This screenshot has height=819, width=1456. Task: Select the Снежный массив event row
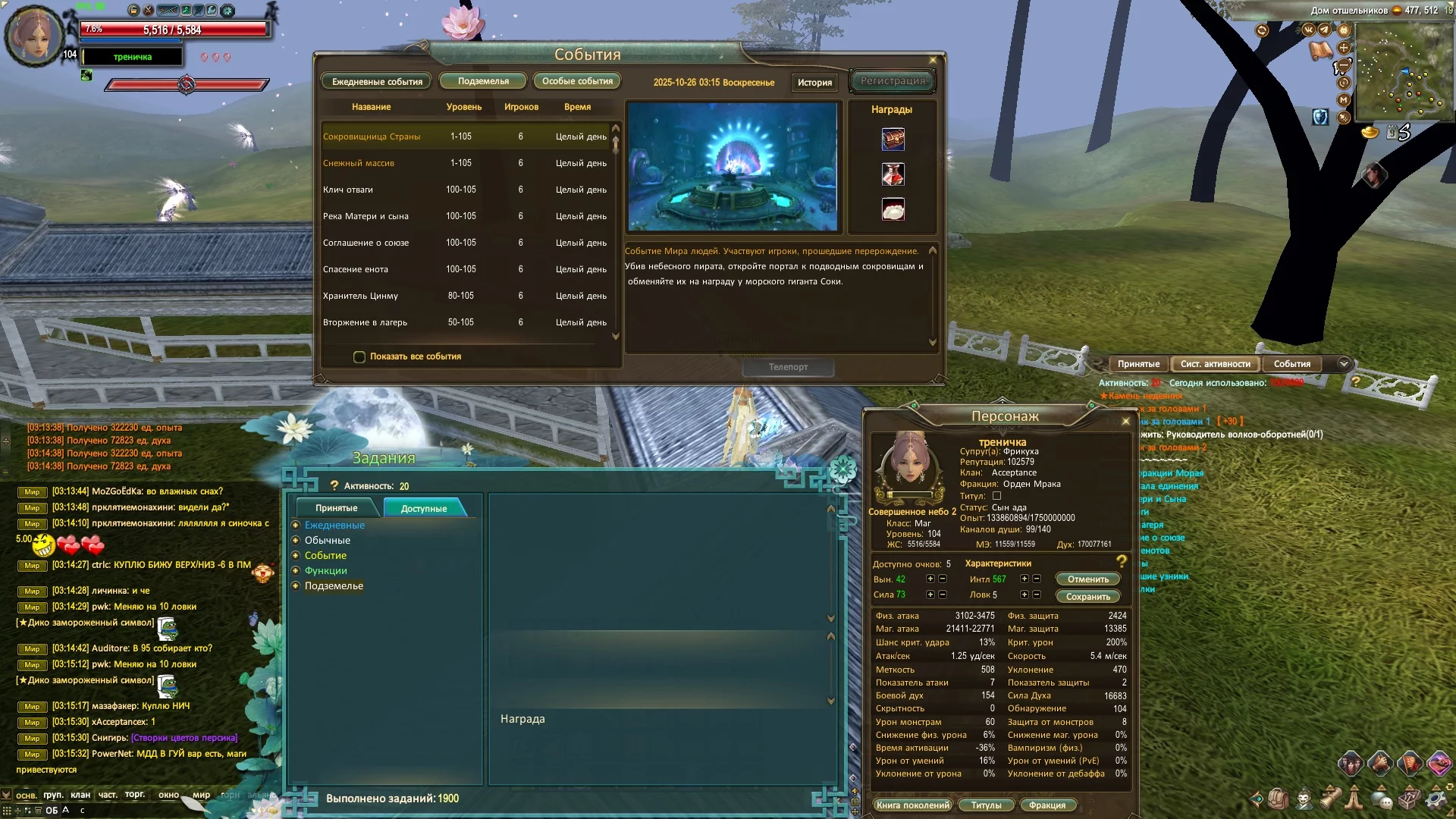[359, 163]
